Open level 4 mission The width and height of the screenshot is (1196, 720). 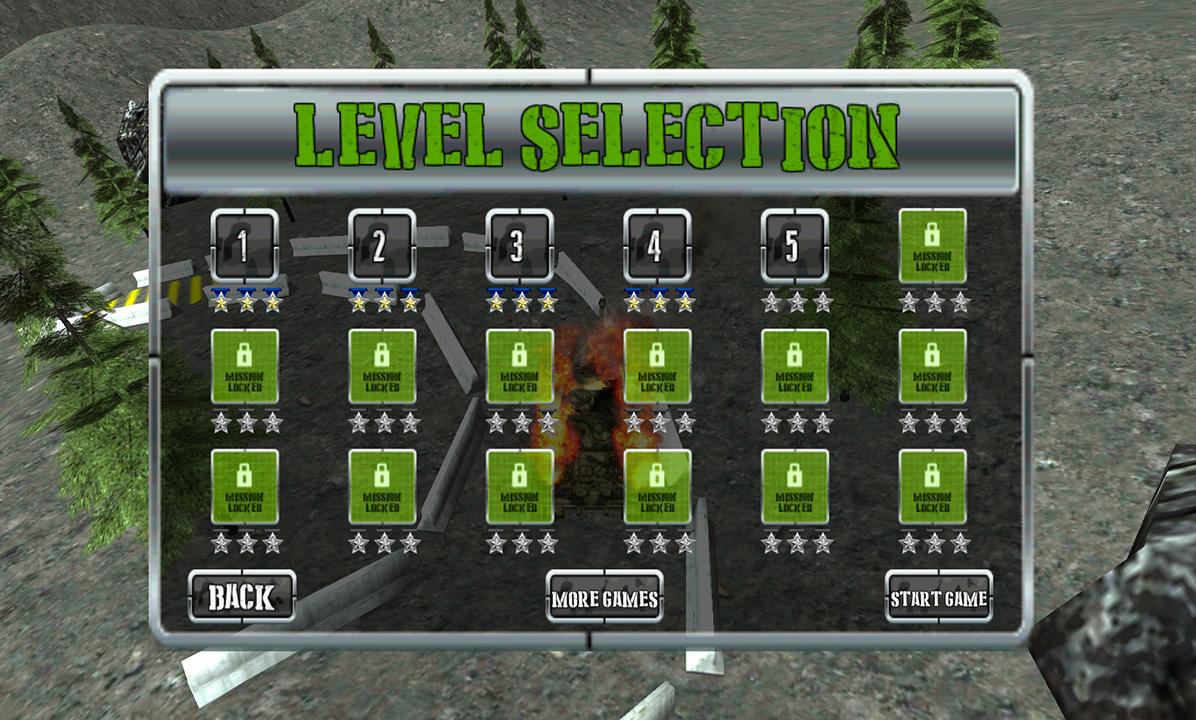click(657, 246)
